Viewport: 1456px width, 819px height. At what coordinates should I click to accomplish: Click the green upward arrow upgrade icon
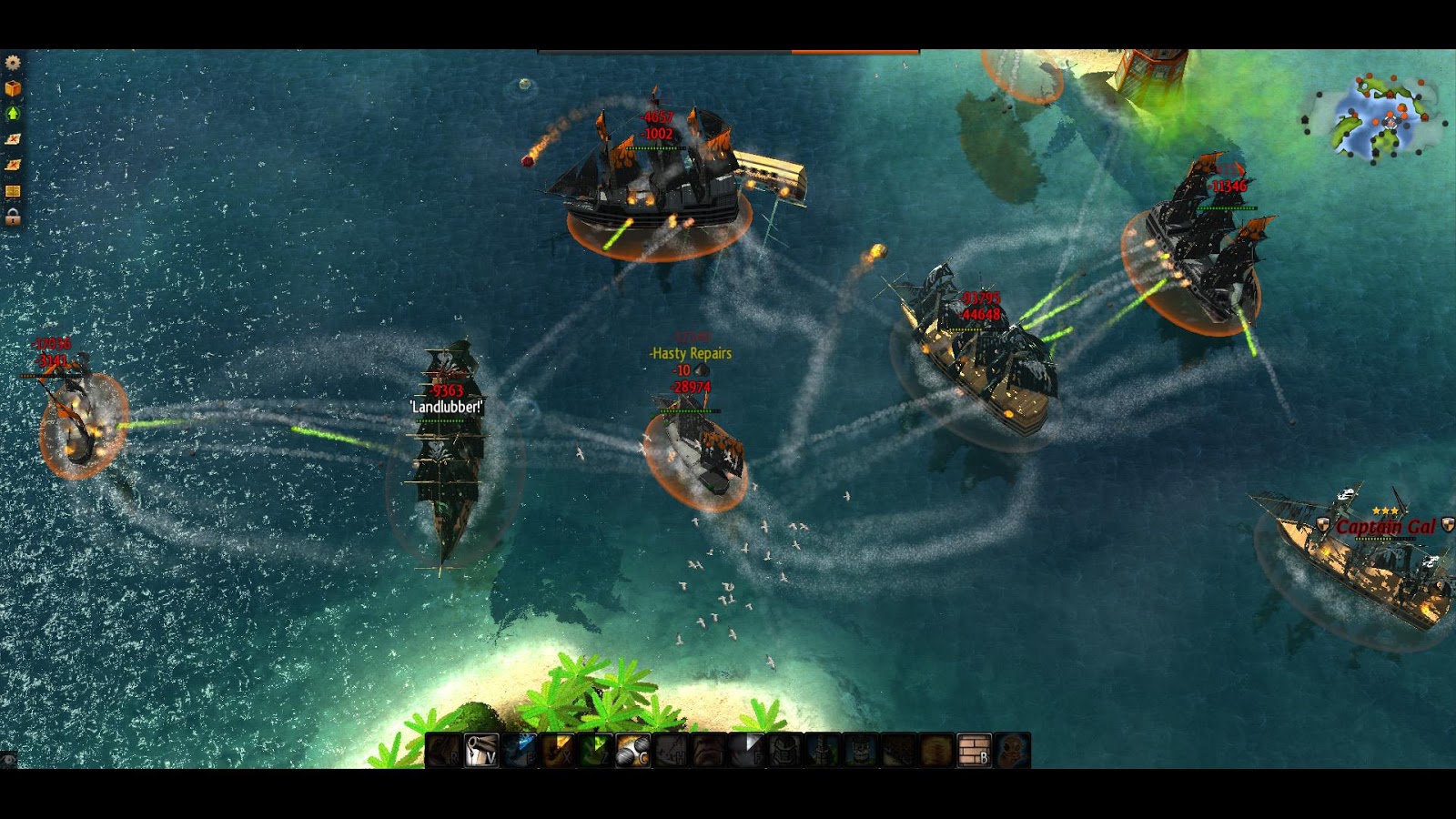point(13,114)
